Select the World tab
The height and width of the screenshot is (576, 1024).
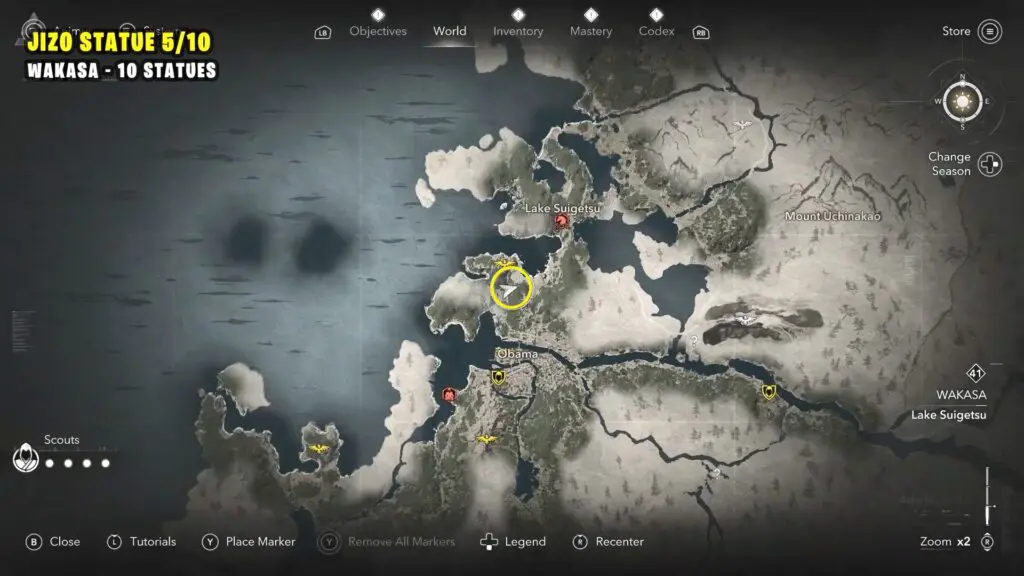point(450,31)
